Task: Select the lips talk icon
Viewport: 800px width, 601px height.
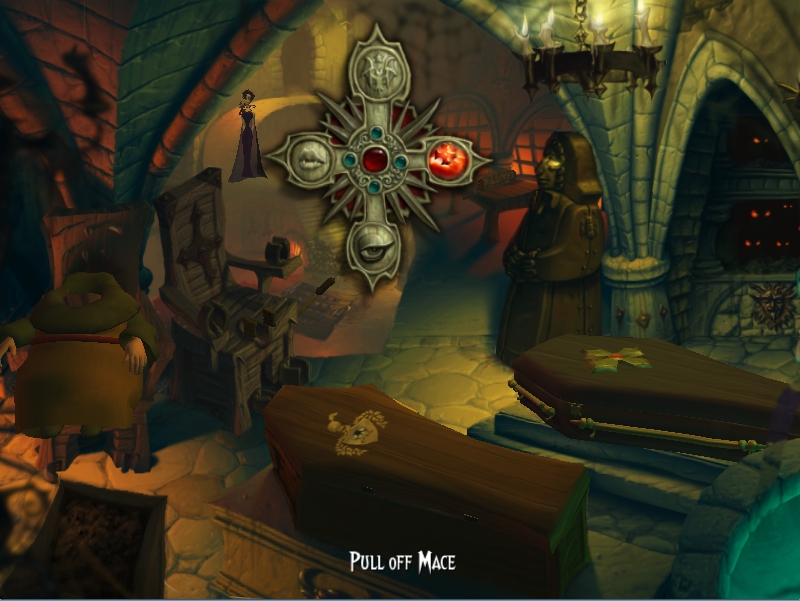Action: 313,157
